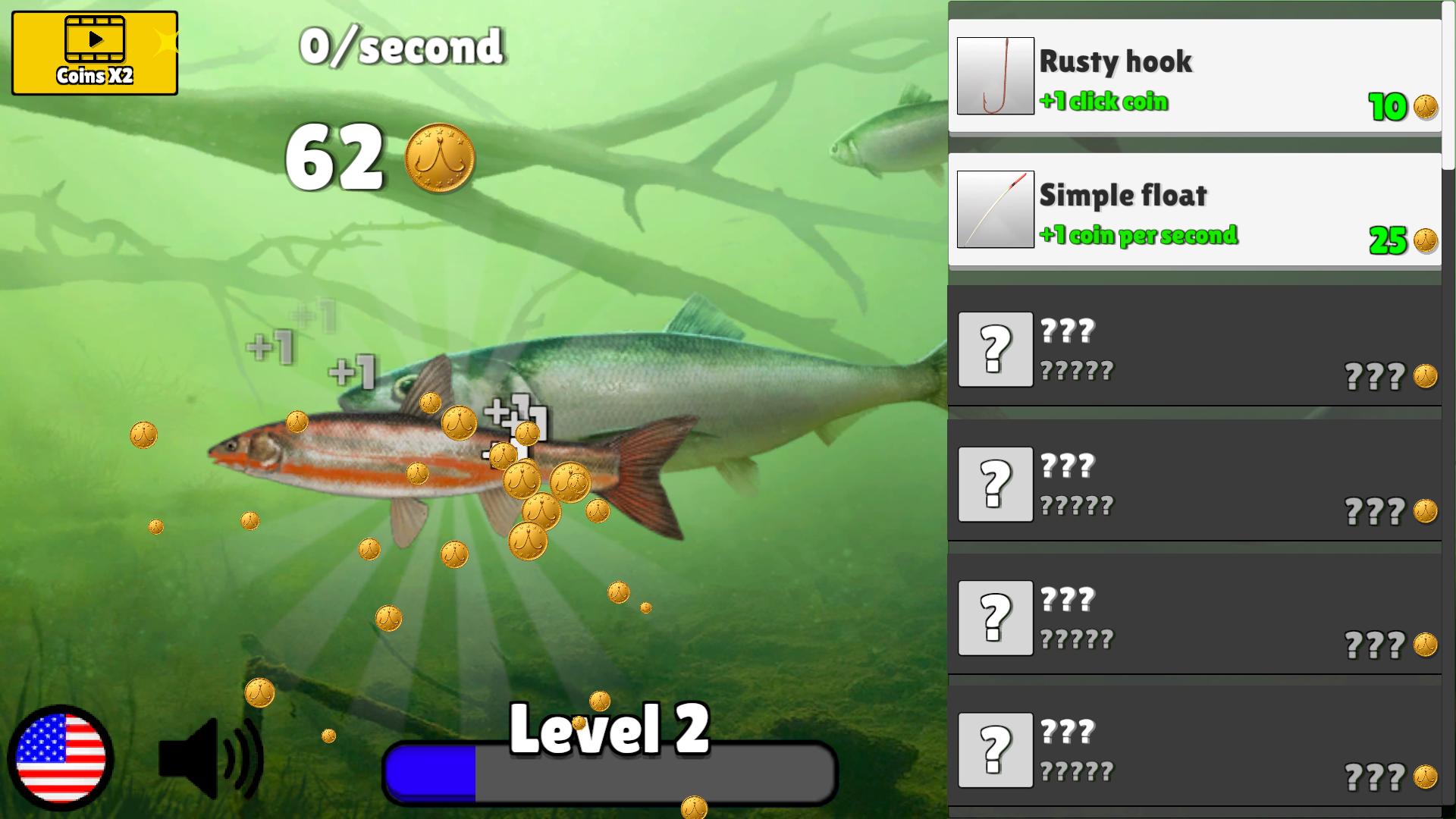Click the second locked question mark upgrade icon
Image resolution: width=1456 pixels, height=819 pixels.
click(996, 486)
